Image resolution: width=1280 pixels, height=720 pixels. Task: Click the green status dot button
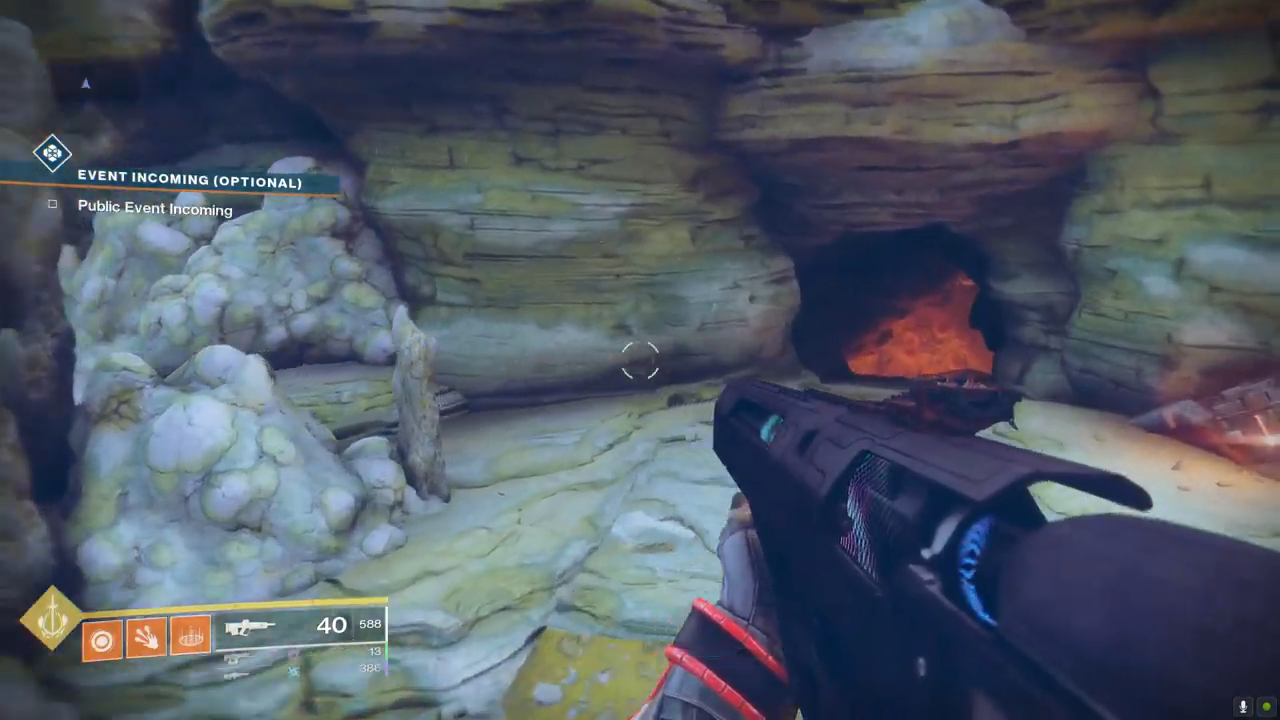1266,706
